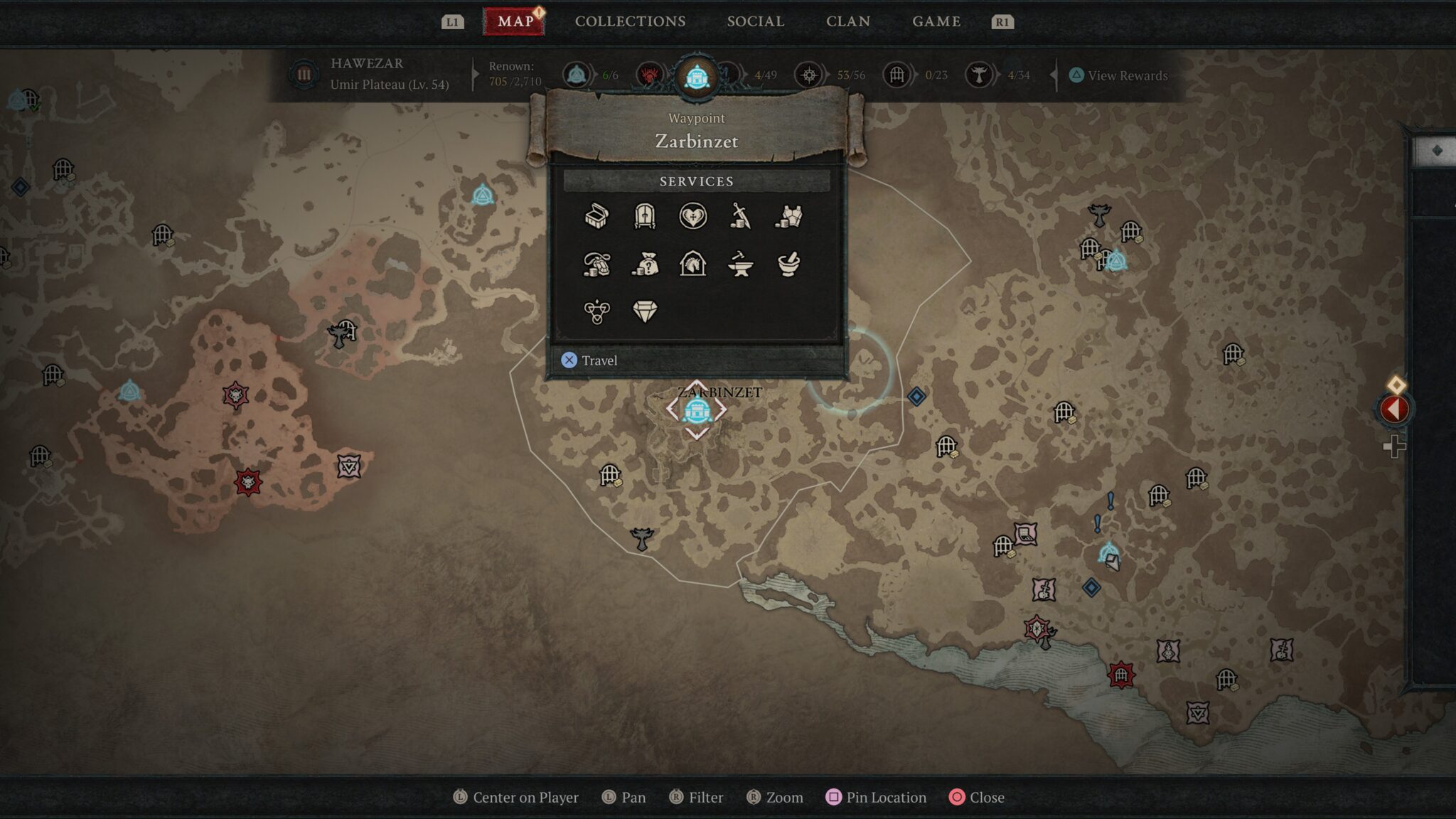Click the Occultist service icon
This screenshot has width=1456, height=819.
pos(596,311)
